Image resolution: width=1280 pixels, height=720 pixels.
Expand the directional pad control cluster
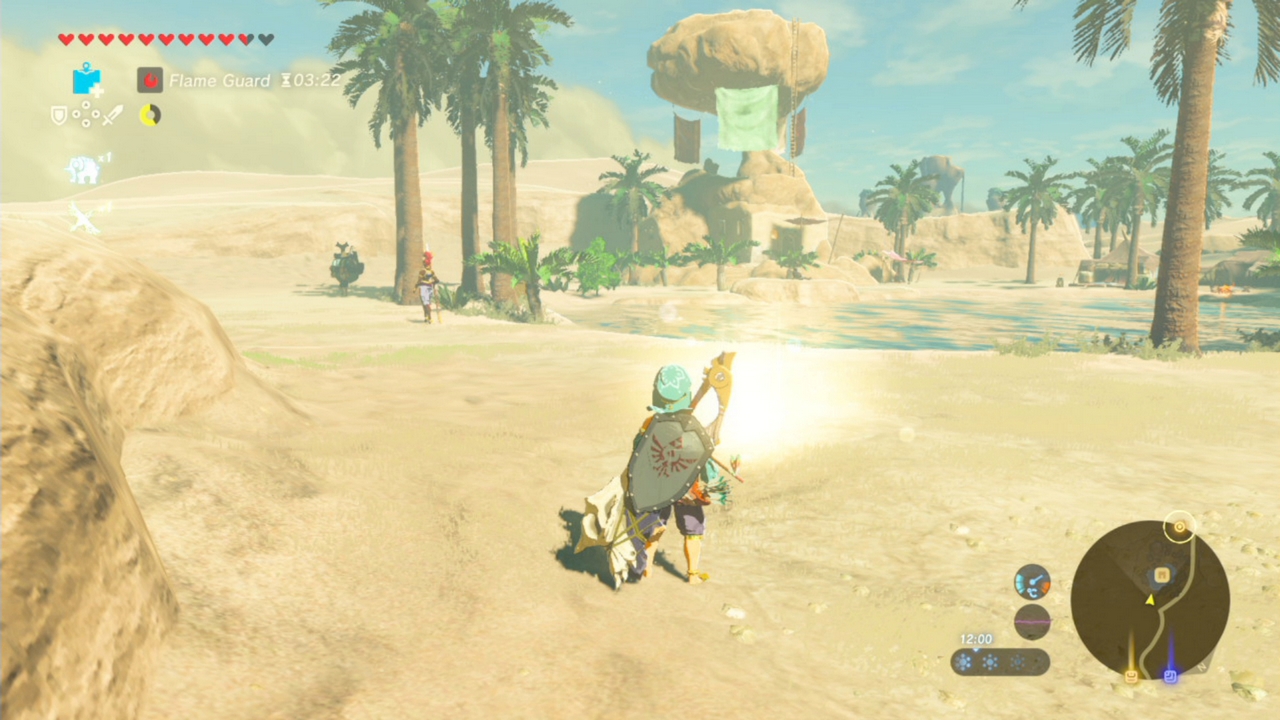(x=86, y=114)
